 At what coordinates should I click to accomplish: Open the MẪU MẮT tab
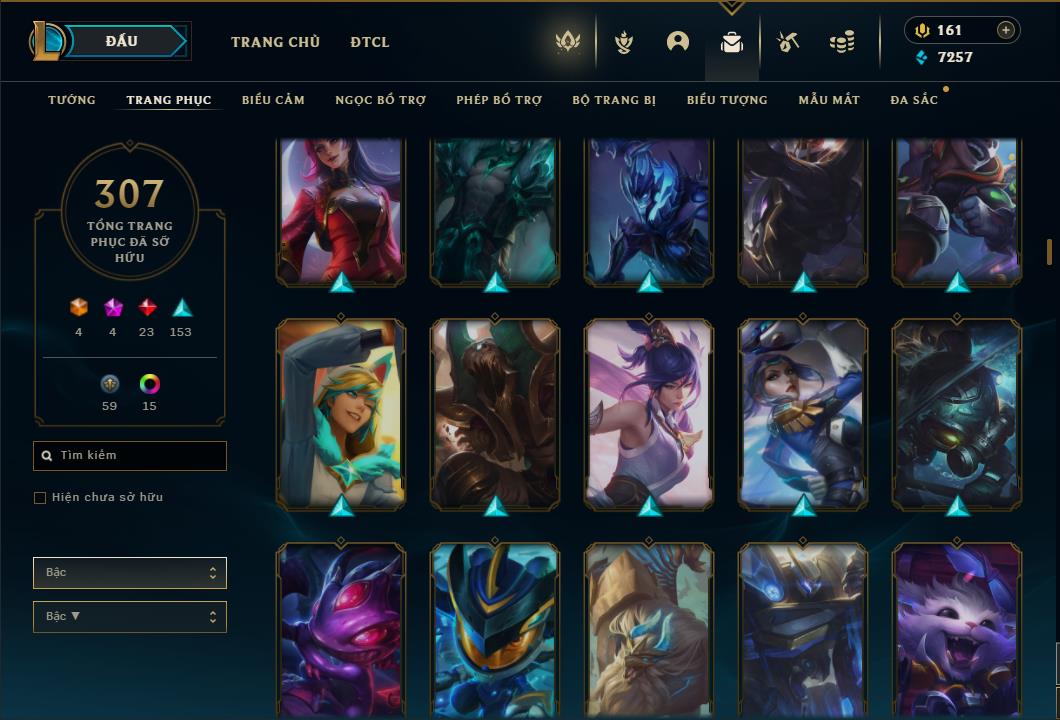coord(829,100)
